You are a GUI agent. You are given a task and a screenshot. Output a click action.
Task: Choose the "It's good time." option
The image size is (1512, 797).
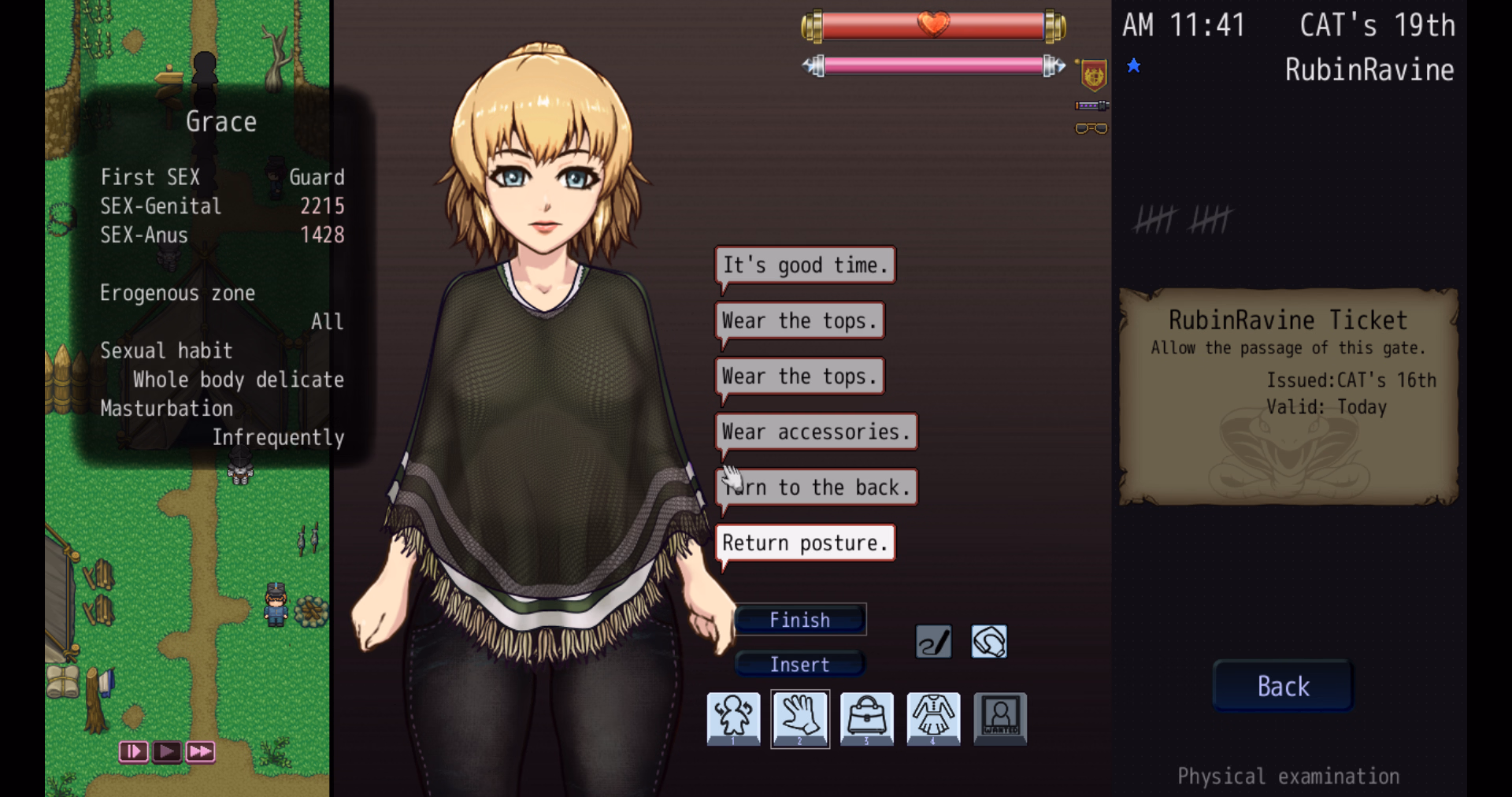[x=805, y=265]
